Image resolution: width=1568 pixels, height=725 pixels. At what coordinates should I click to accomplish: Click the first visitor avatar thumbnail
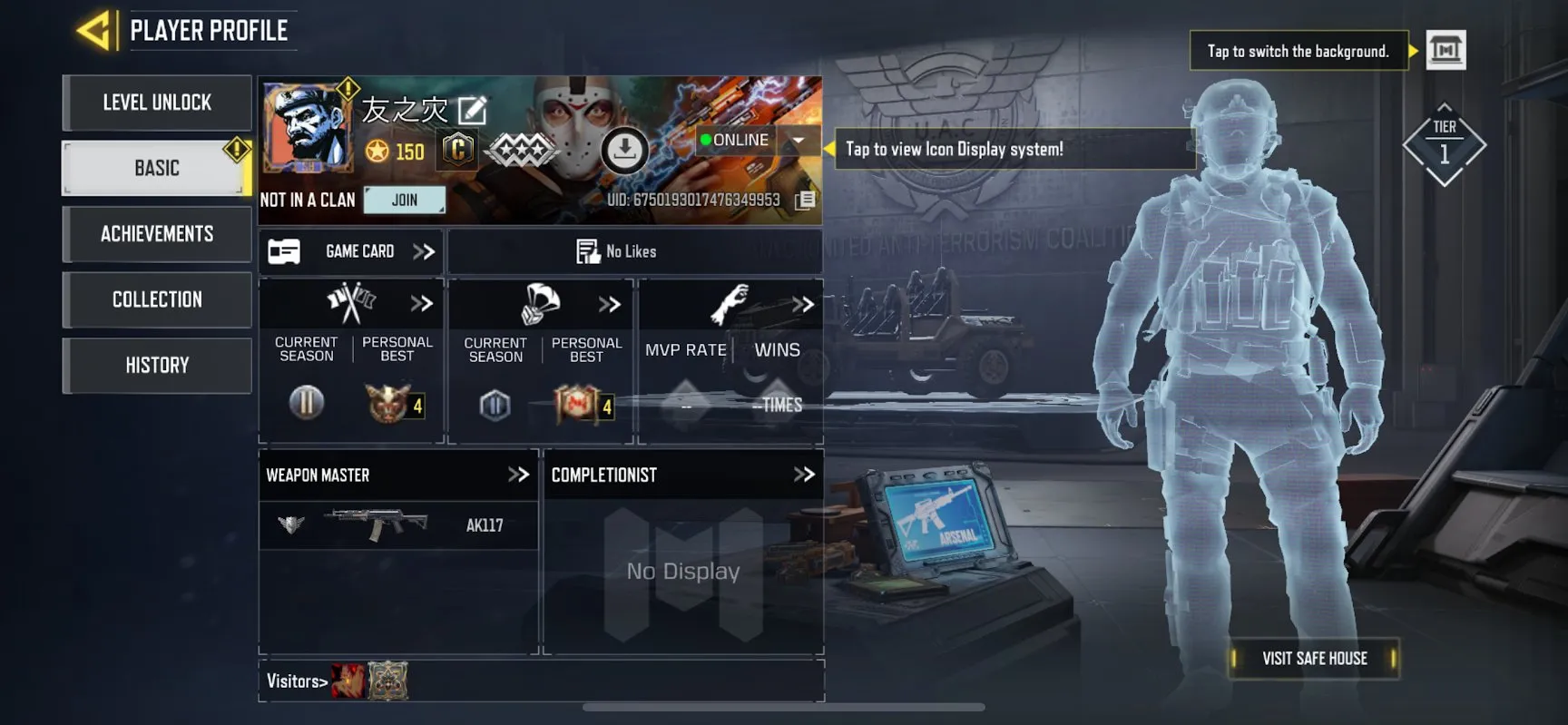tap(349, 680)
